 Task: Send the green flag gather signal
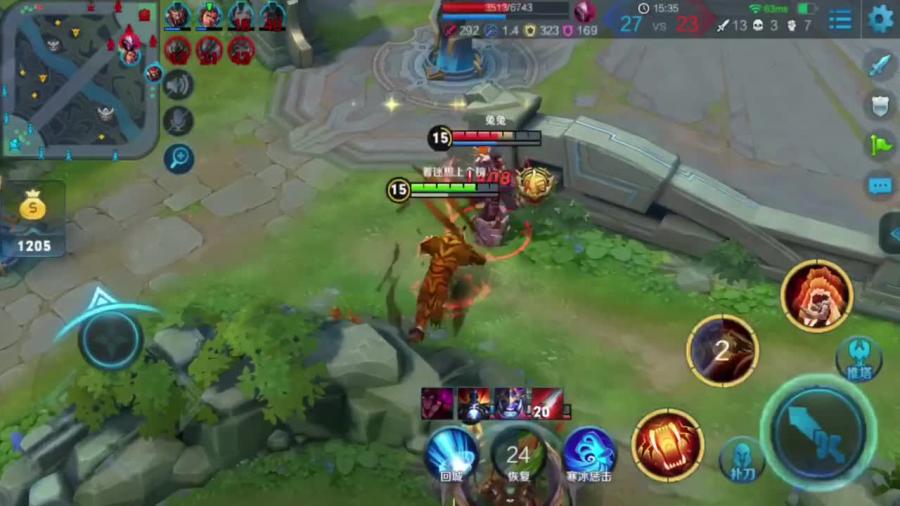click(x=879, y=145)
